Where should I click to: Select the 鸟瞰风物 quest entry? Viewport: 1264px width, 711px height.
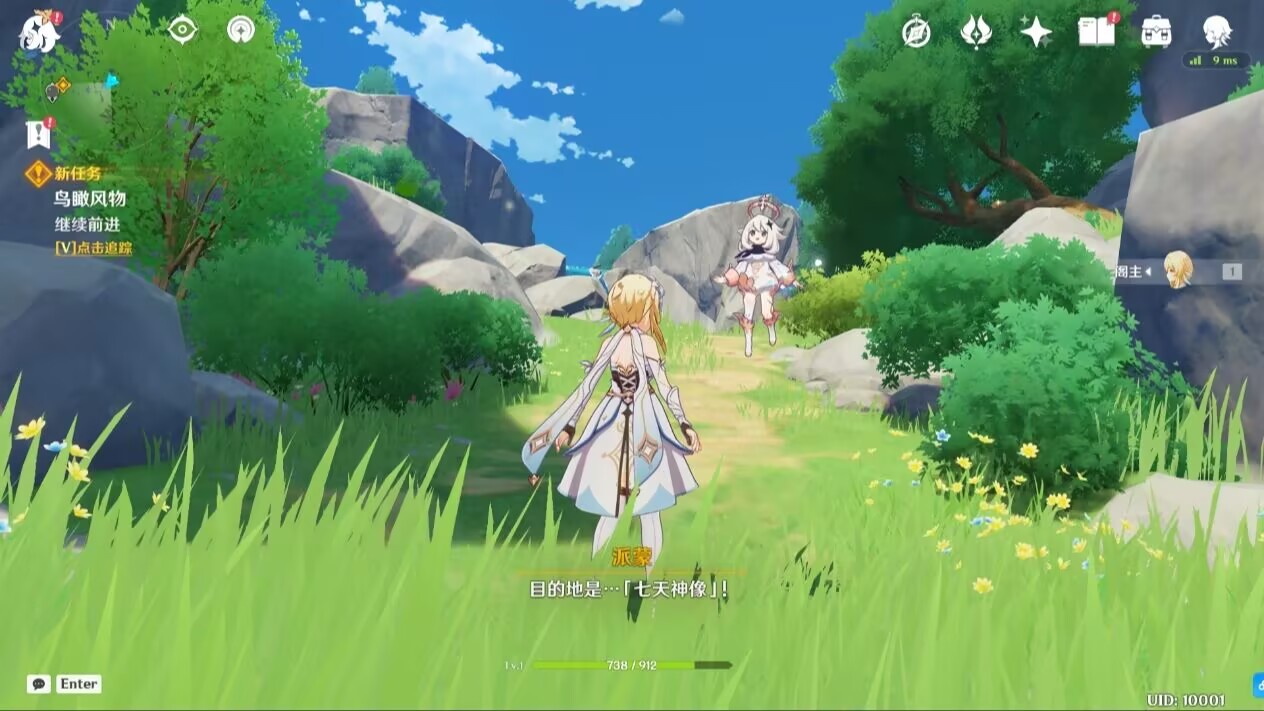click(x=90, y=198)
